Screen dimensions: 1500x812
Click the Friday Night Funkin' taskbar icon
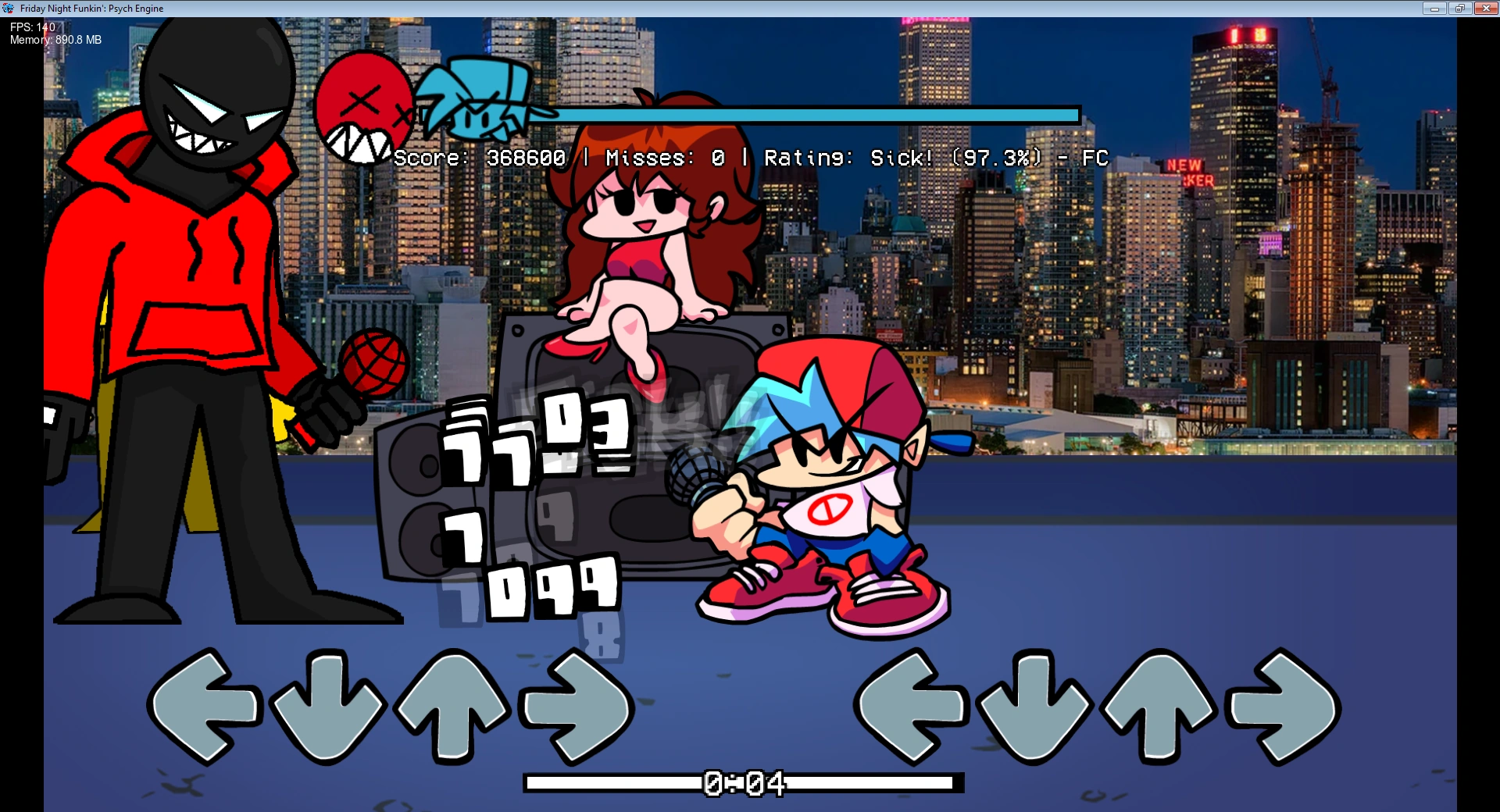(x=9, y=8)
